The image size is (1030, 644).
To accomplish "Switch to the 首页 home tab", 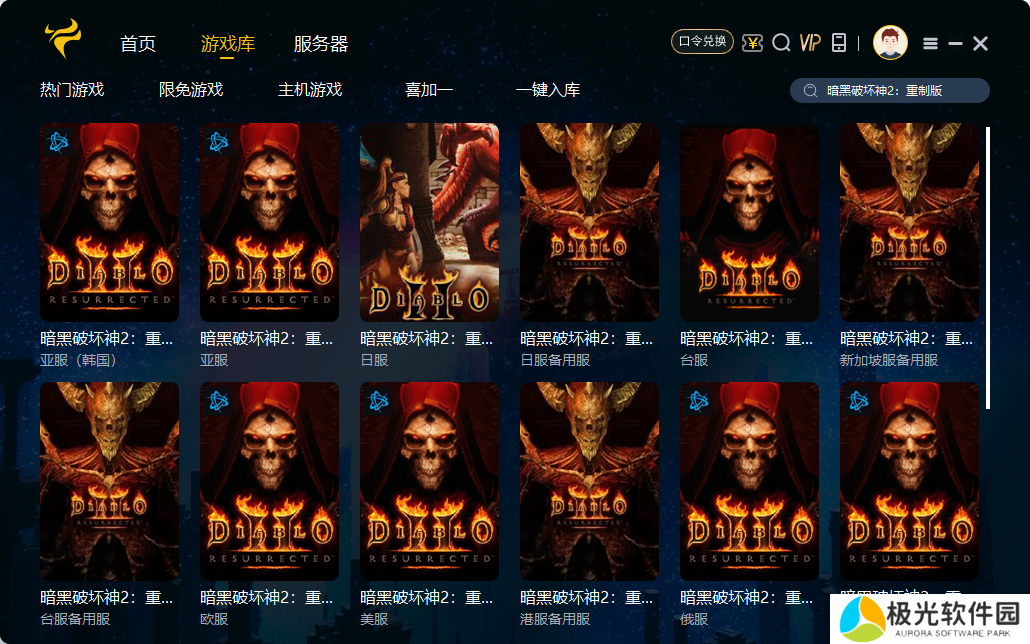I will [x=138, y=44].
